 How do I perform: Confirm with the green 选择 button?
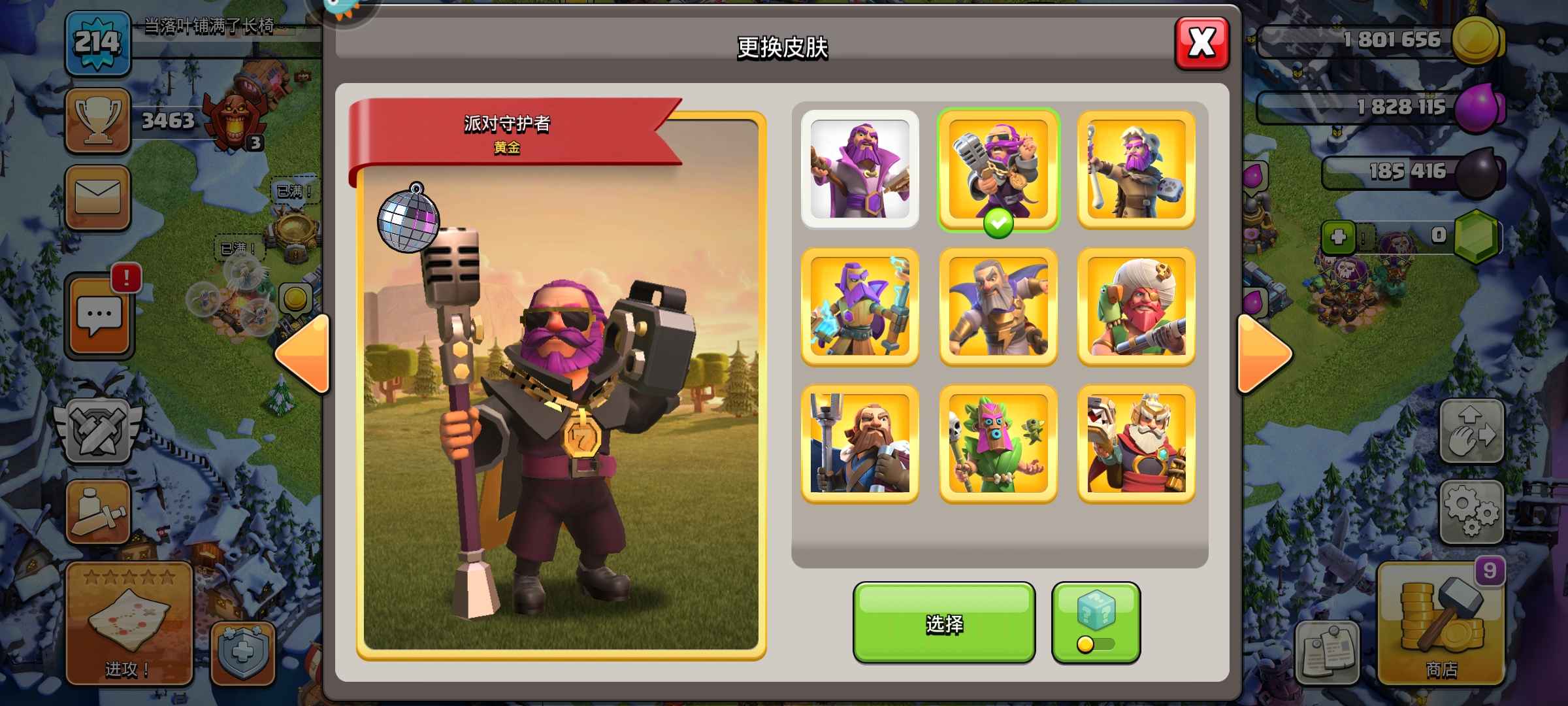pyautogui.click(x=943, y=623)
